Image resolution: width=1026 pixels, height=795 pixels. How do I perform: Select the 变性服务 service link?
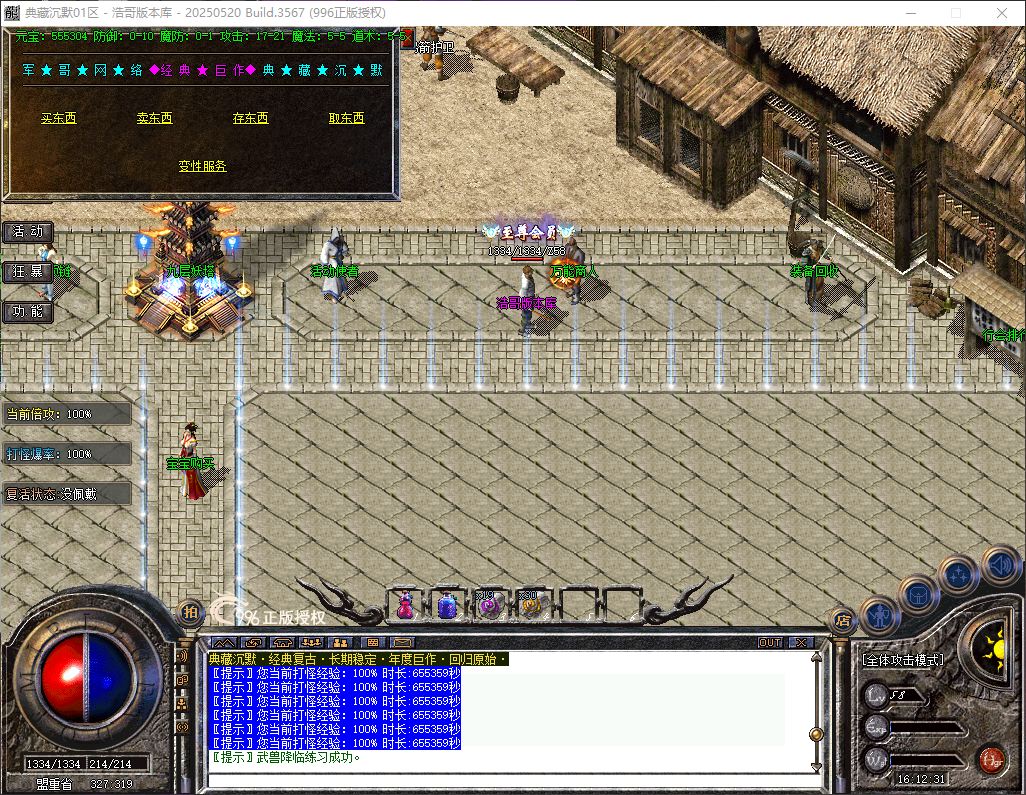point(202,166)
